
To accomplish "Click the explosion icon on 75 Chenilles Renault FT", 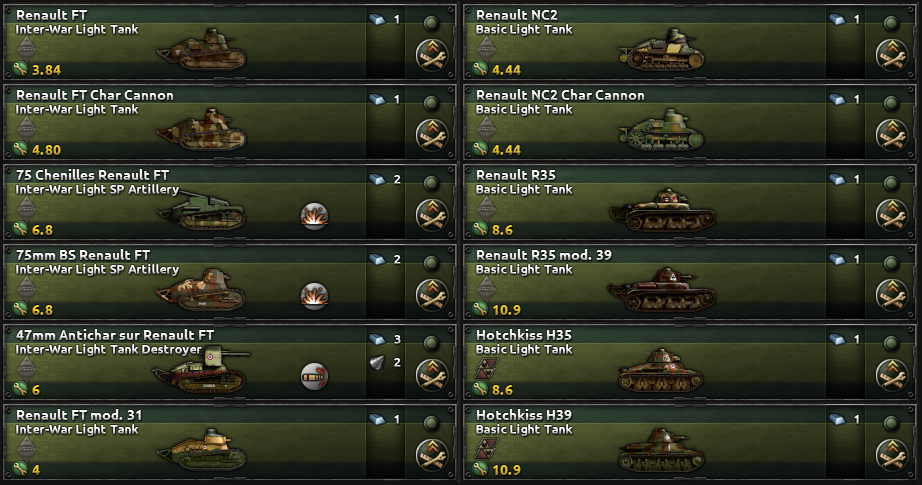I will click(x=314, y=215).
